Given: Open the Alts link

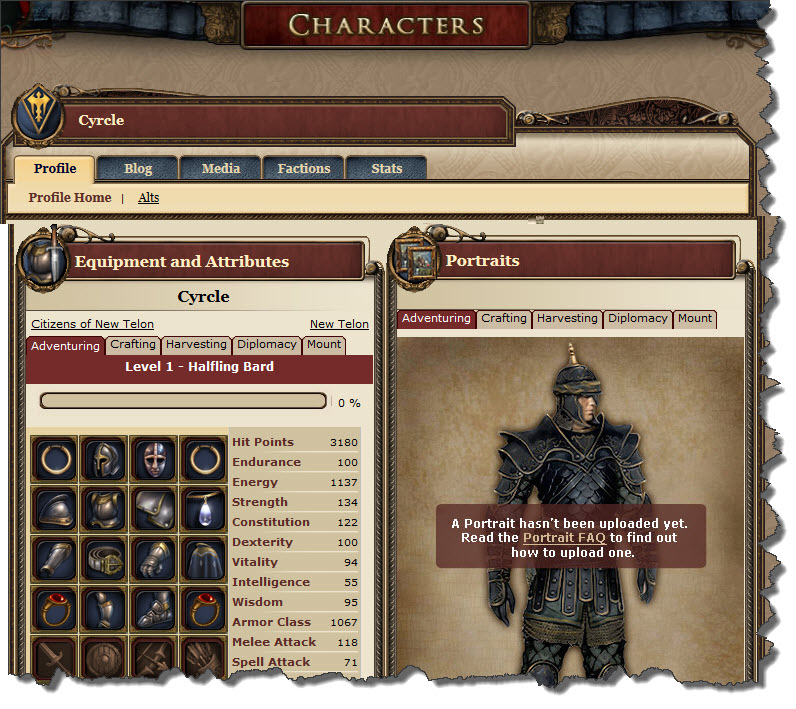Looking at the screenshot, I should point(148,198).
